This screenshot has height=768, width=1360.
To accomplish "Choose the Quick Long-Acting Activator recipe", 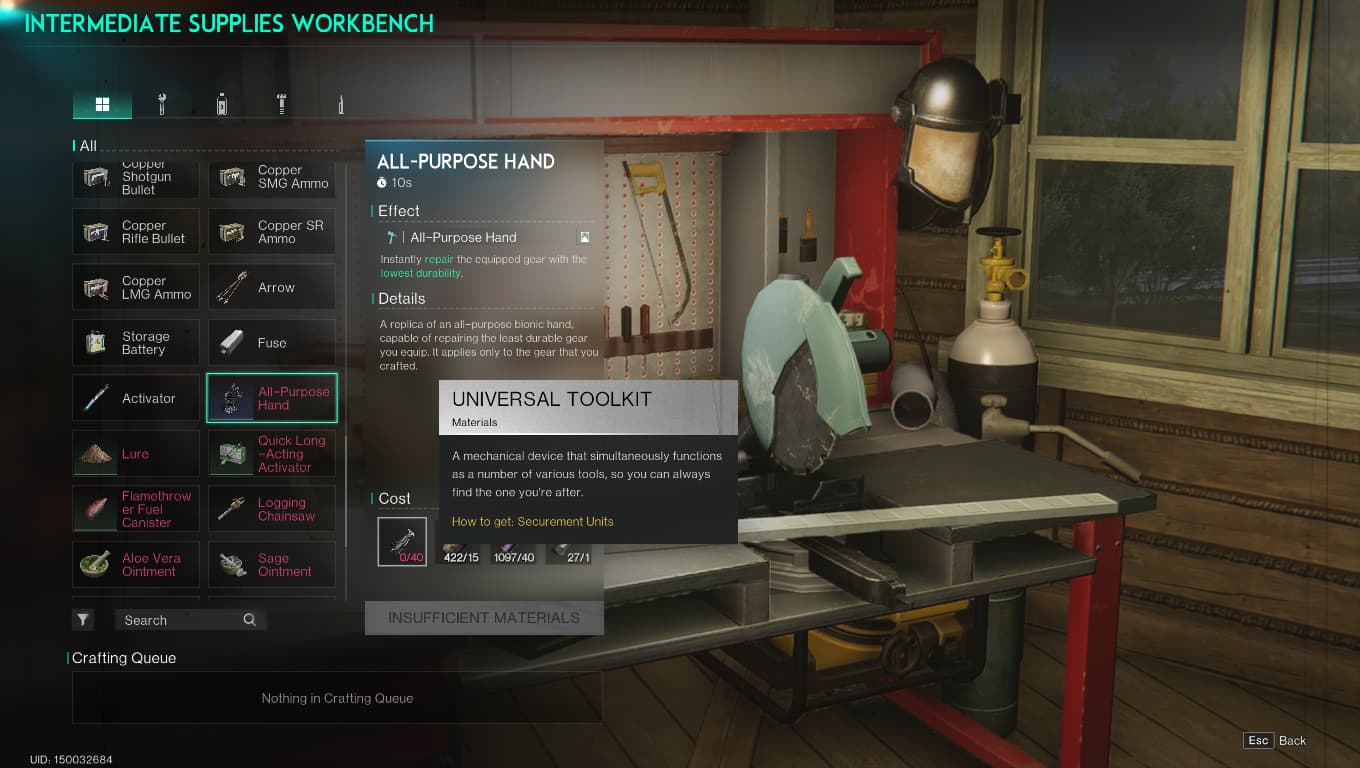I will coord(272,454).
